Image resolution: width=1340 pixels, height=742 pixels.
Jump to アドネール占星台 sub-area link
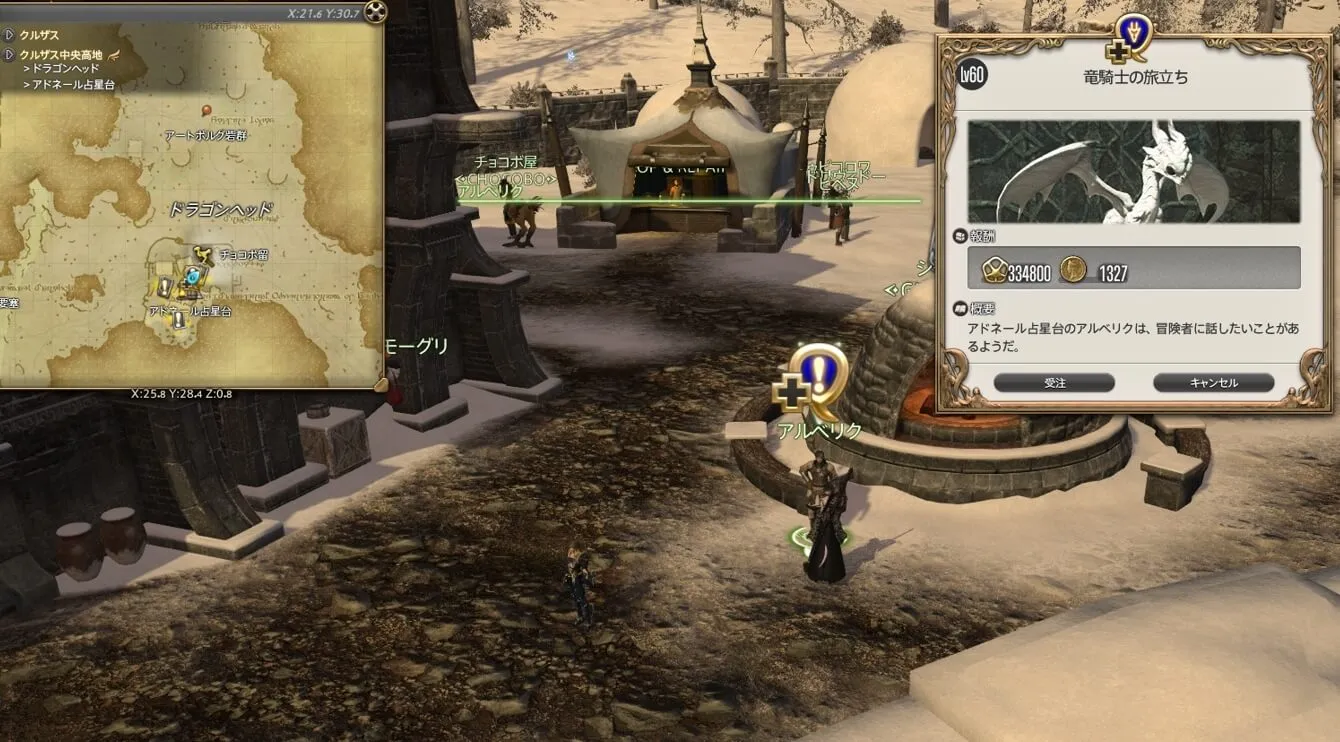click(74, 85)
